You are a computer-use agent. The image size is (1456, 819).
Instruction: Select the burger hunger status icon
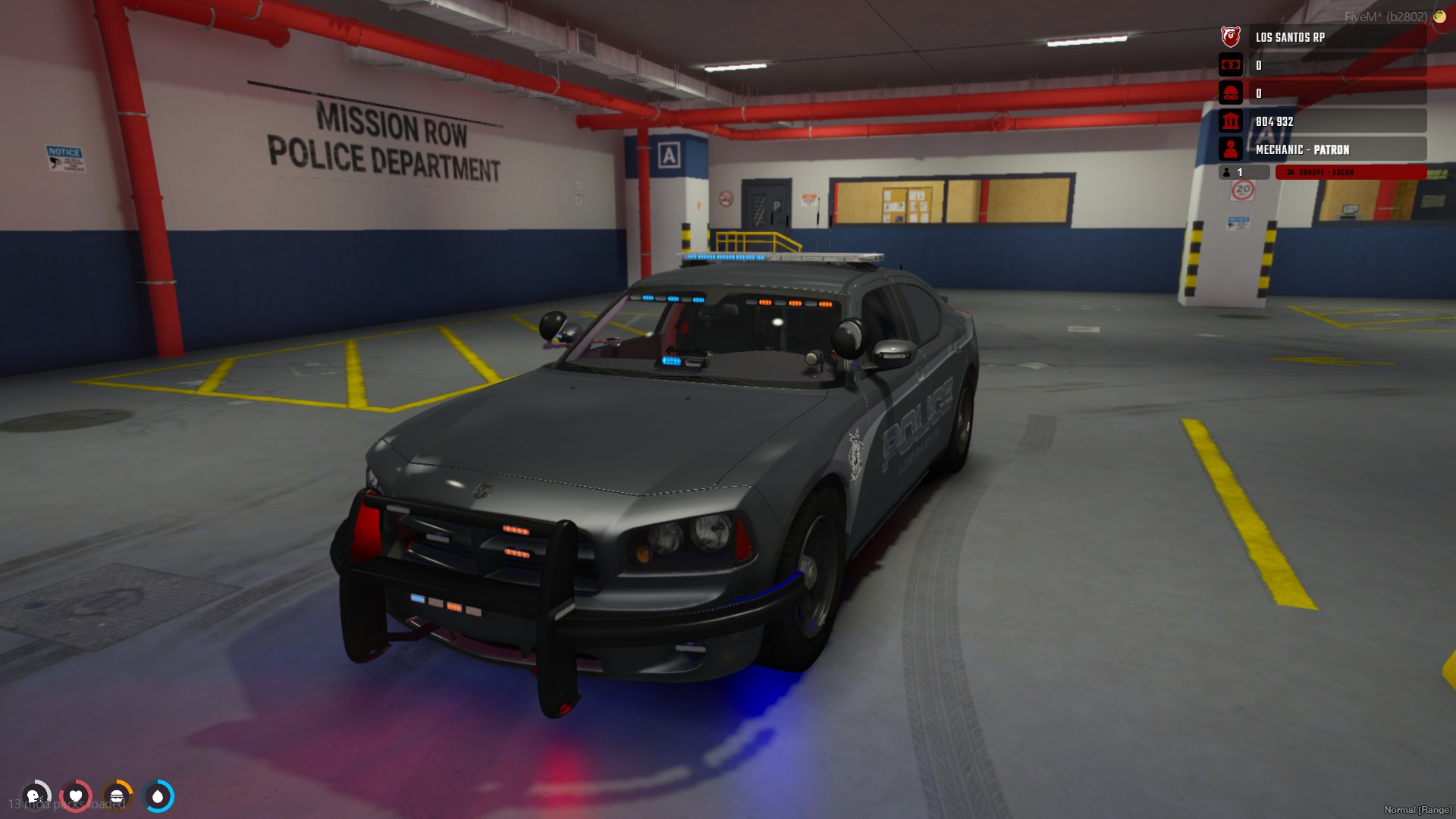(x=117, y=796)
